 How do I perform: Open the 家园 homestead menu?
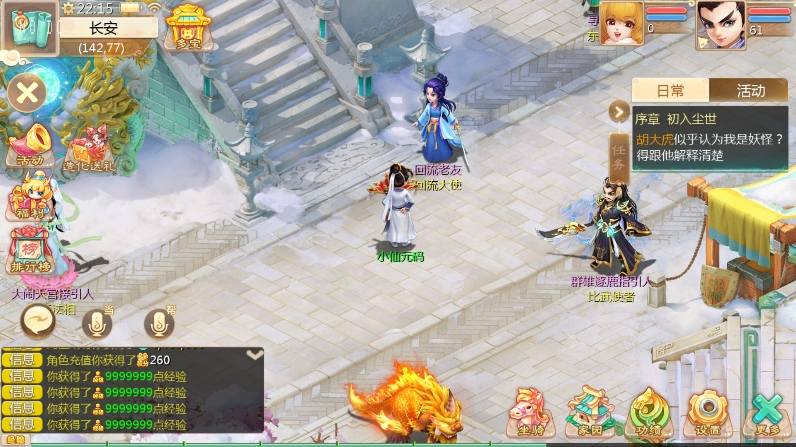[x=585, y=411]
